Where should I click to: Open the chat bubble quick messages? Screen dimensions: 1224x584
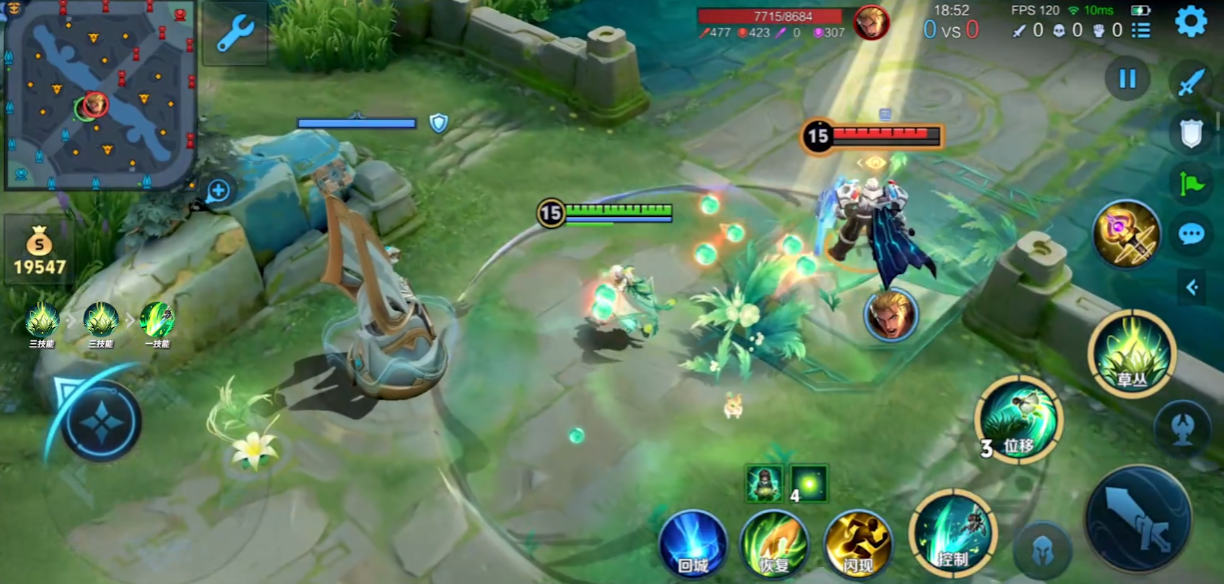point(1191,234)
